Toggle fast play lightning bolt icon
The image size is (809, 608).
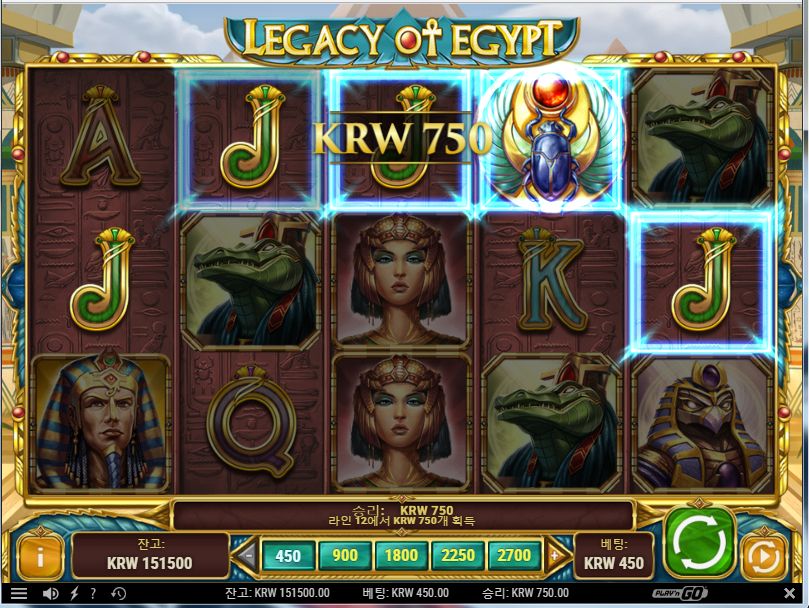(x=74, y=594)
